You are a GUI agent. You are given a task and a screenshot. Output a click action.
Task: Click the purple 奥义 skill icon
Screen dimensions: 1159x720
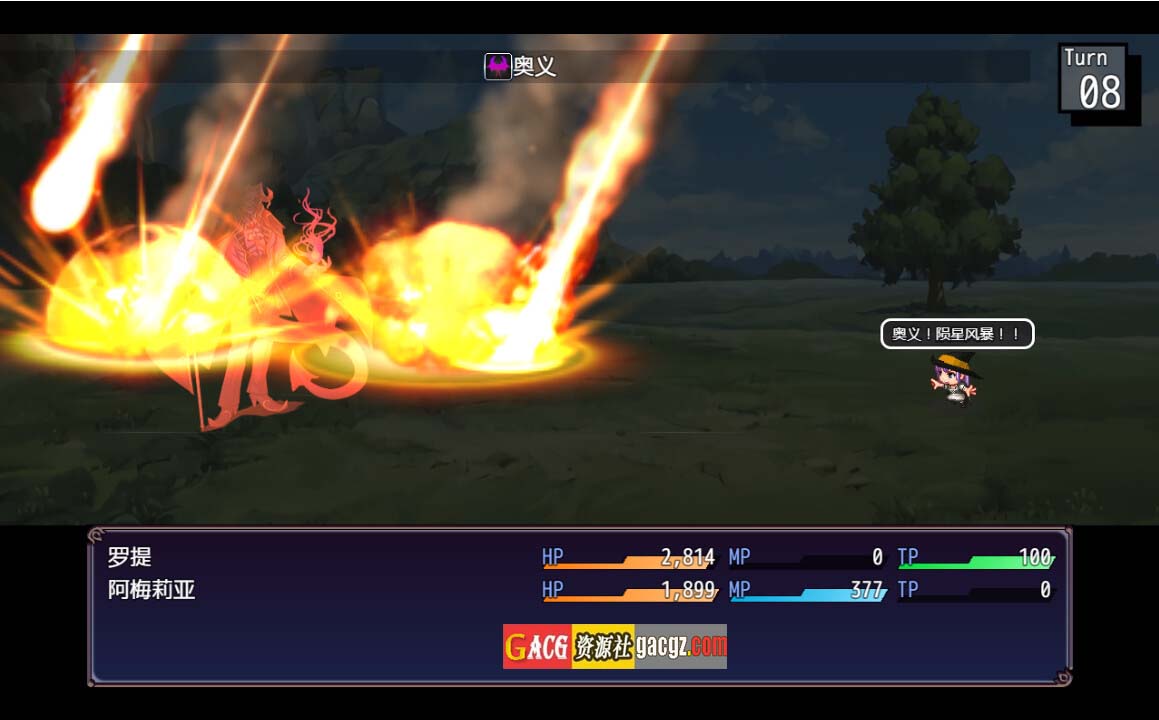point(498,67)
